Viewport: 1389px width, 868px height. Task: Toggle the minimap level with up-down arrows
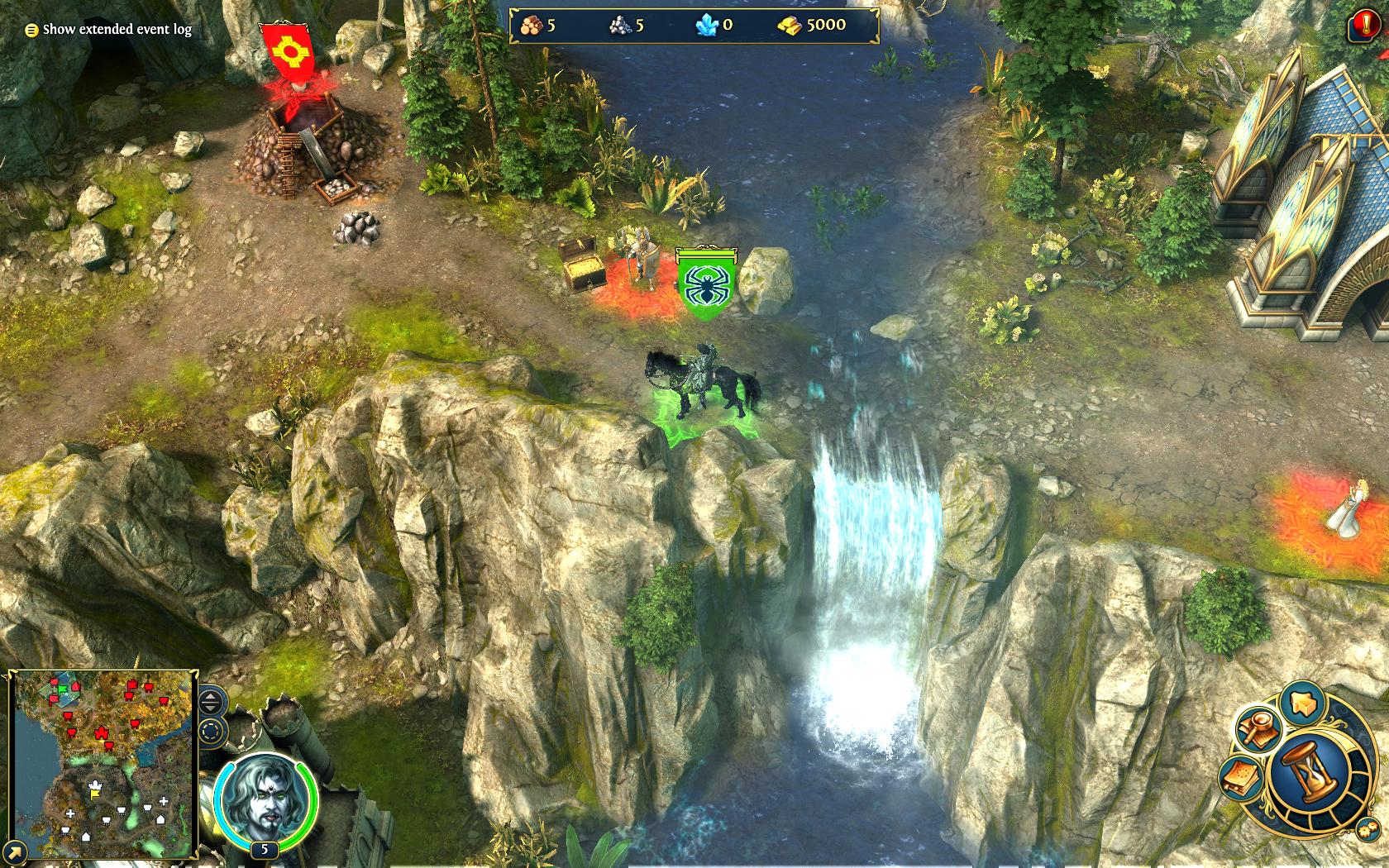coord(212,703)
